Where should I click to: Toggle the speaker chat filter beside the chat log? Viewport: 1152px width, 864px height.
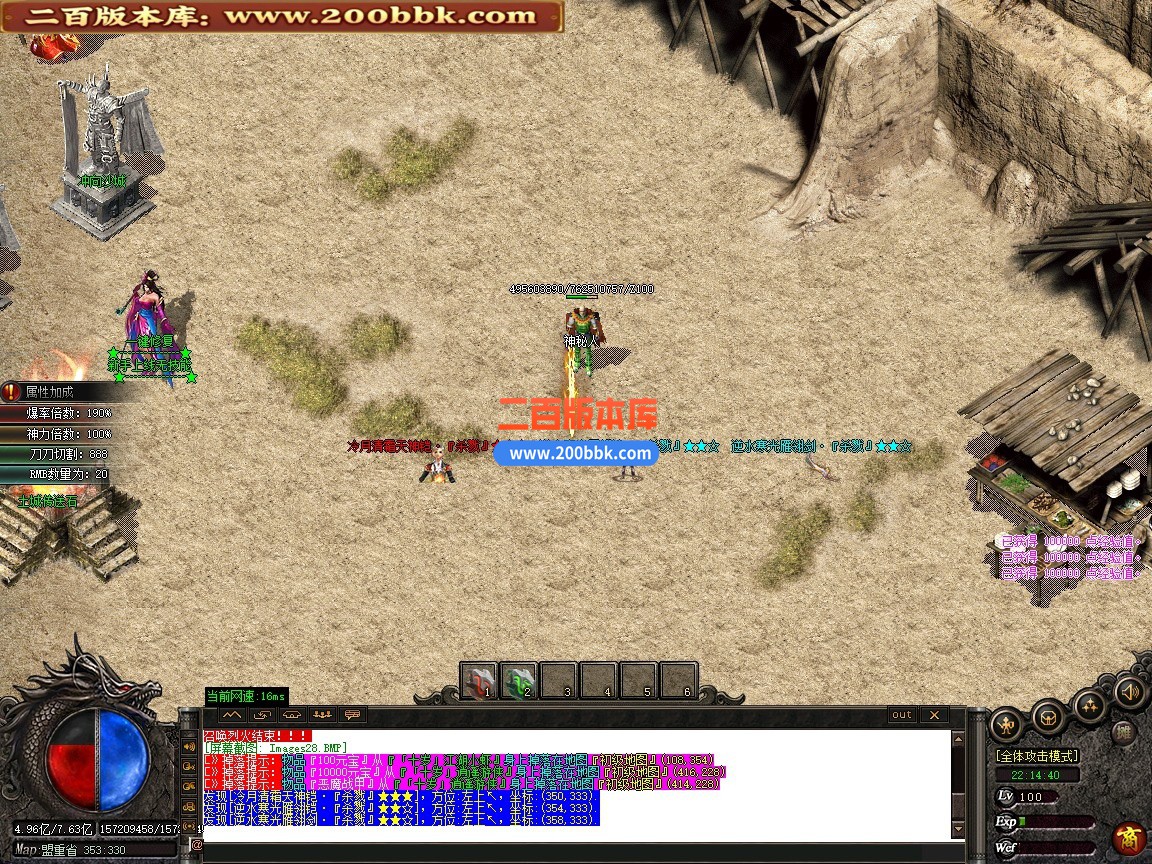tap(190, 746)
